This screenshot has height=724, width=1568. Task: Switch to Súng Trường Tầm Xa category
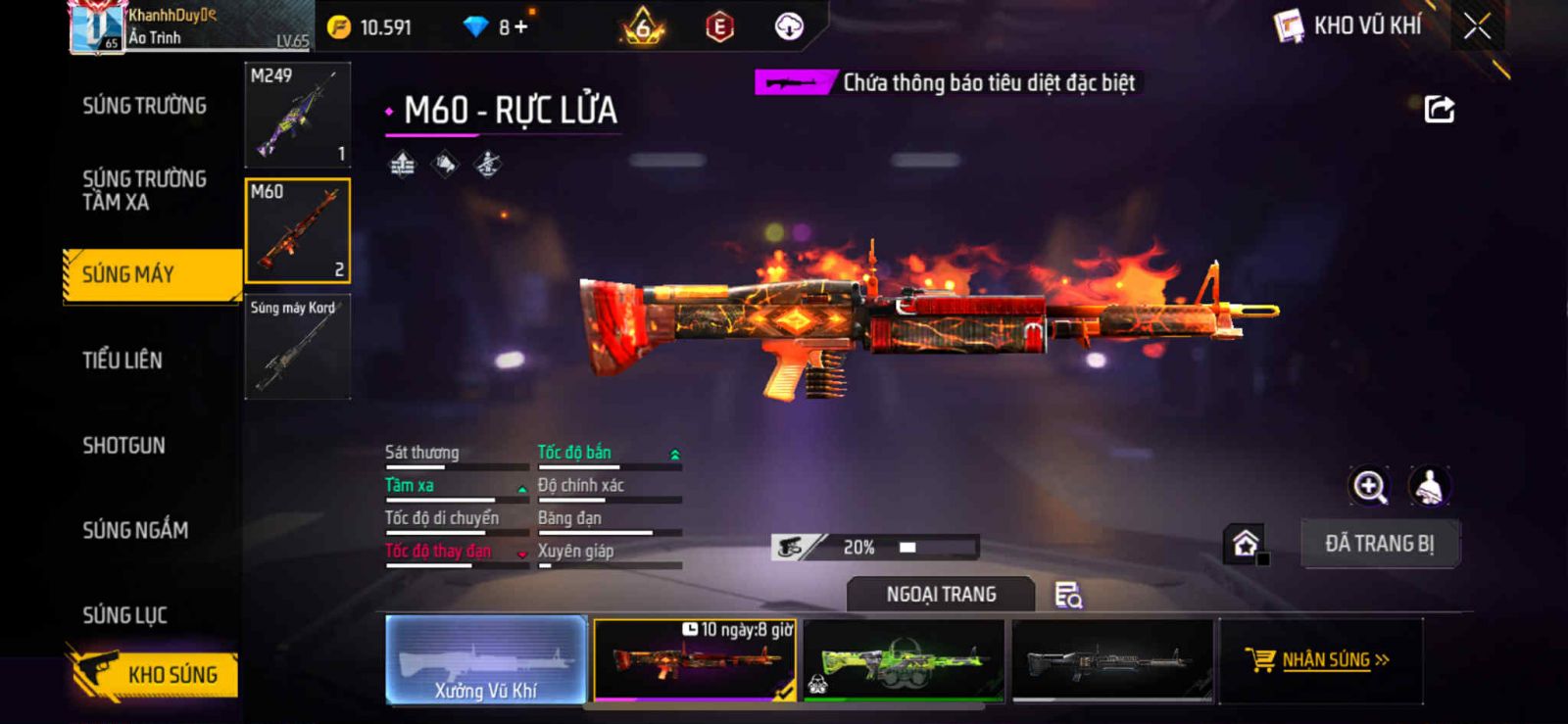[144, 190]
